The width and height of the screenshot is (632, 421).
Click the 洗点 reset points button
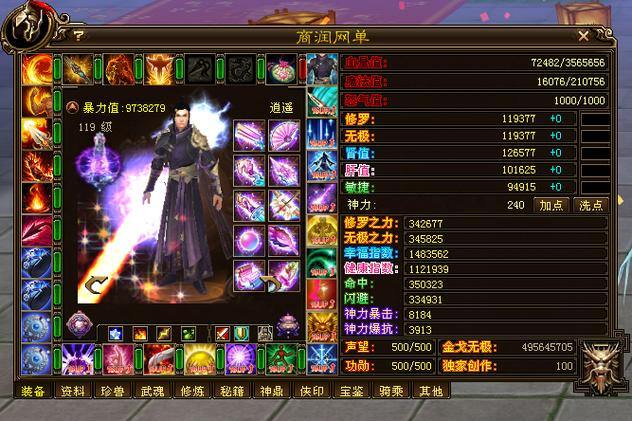(x=590, y=204)
